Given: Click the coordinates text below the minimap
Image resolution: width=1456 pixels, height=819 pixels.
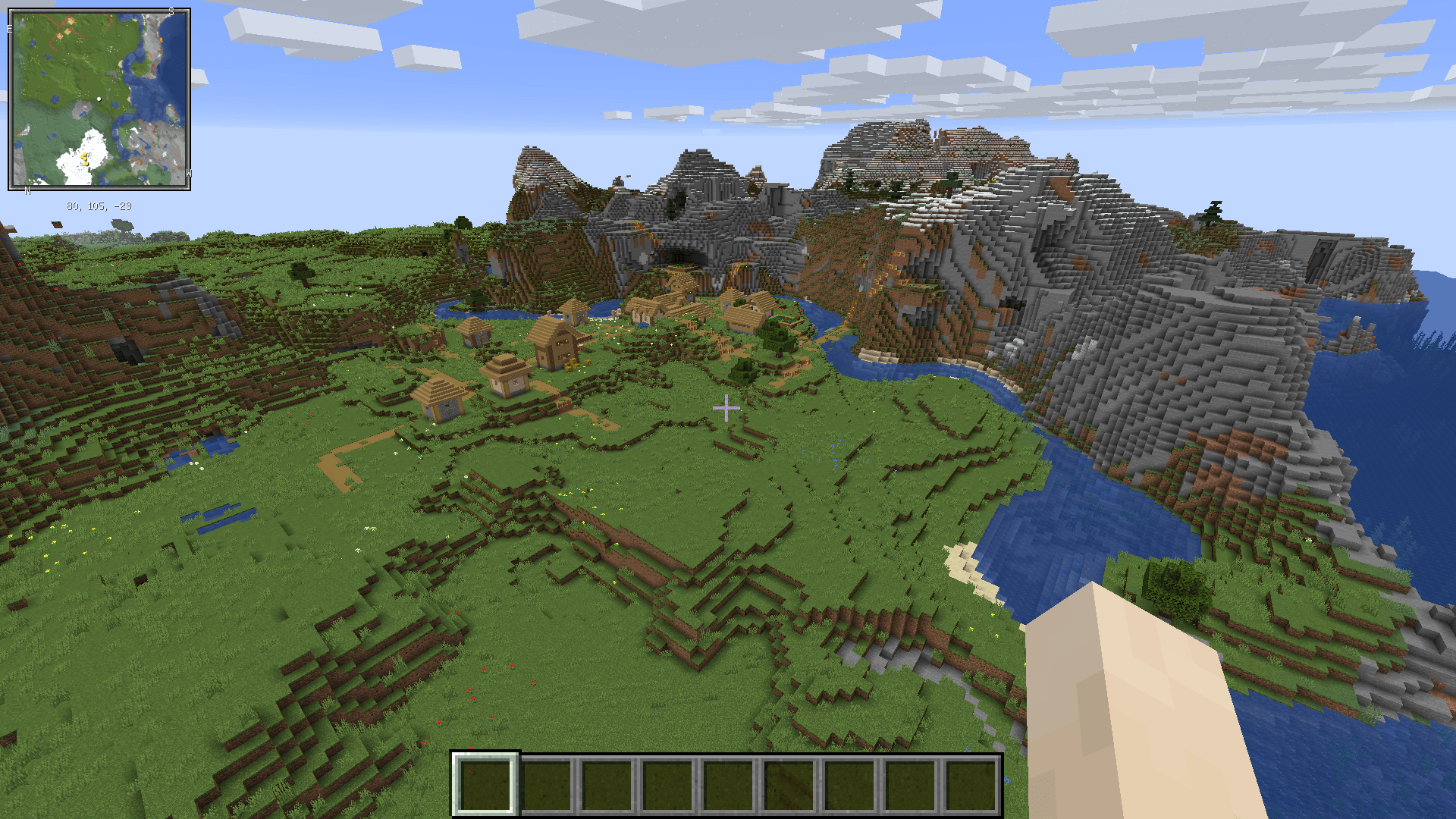Looking at the screenshot, I should [99, 205].
